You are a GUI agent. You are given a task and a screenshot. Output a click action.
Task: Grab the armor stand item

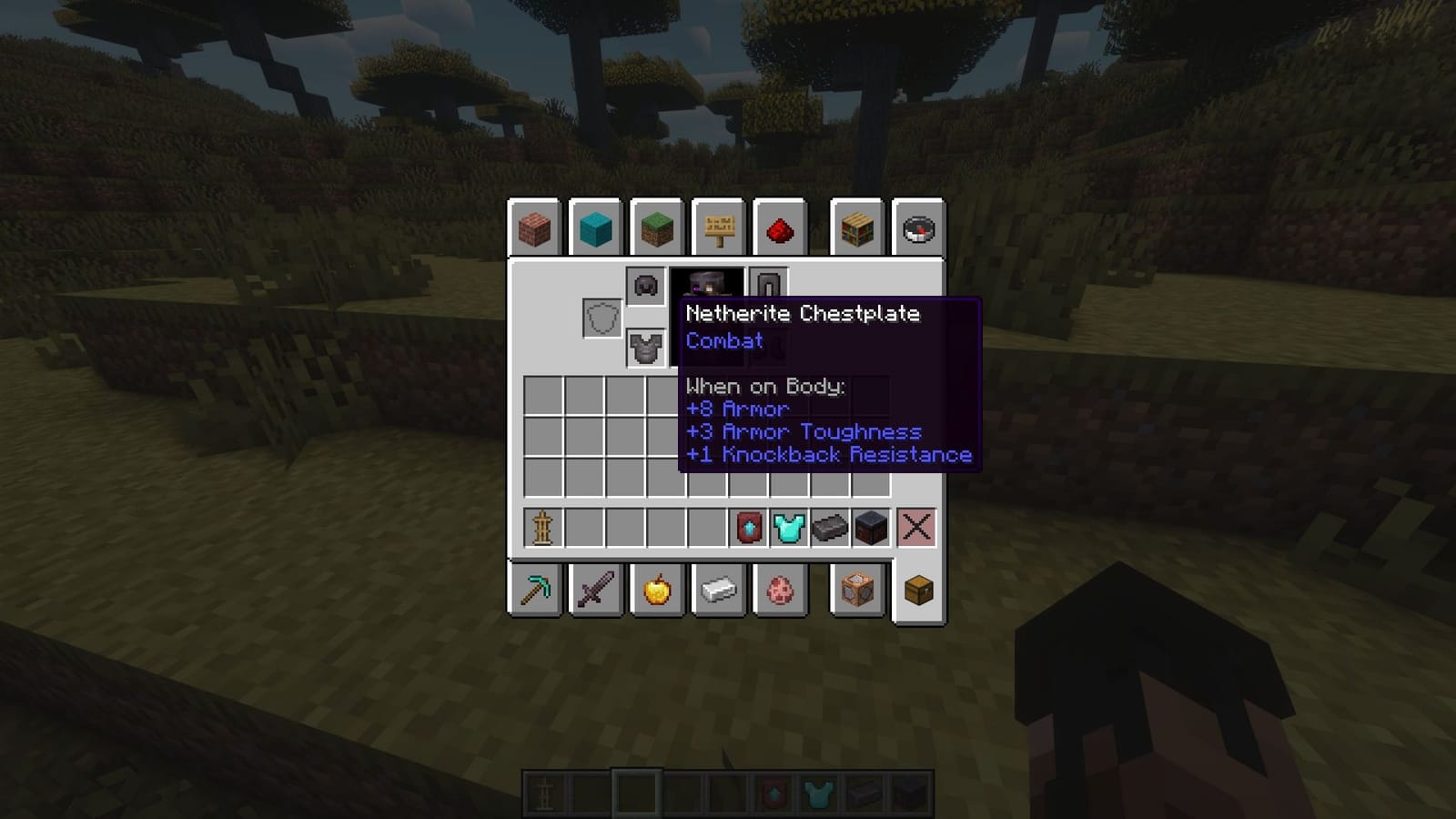click(541, 525)
